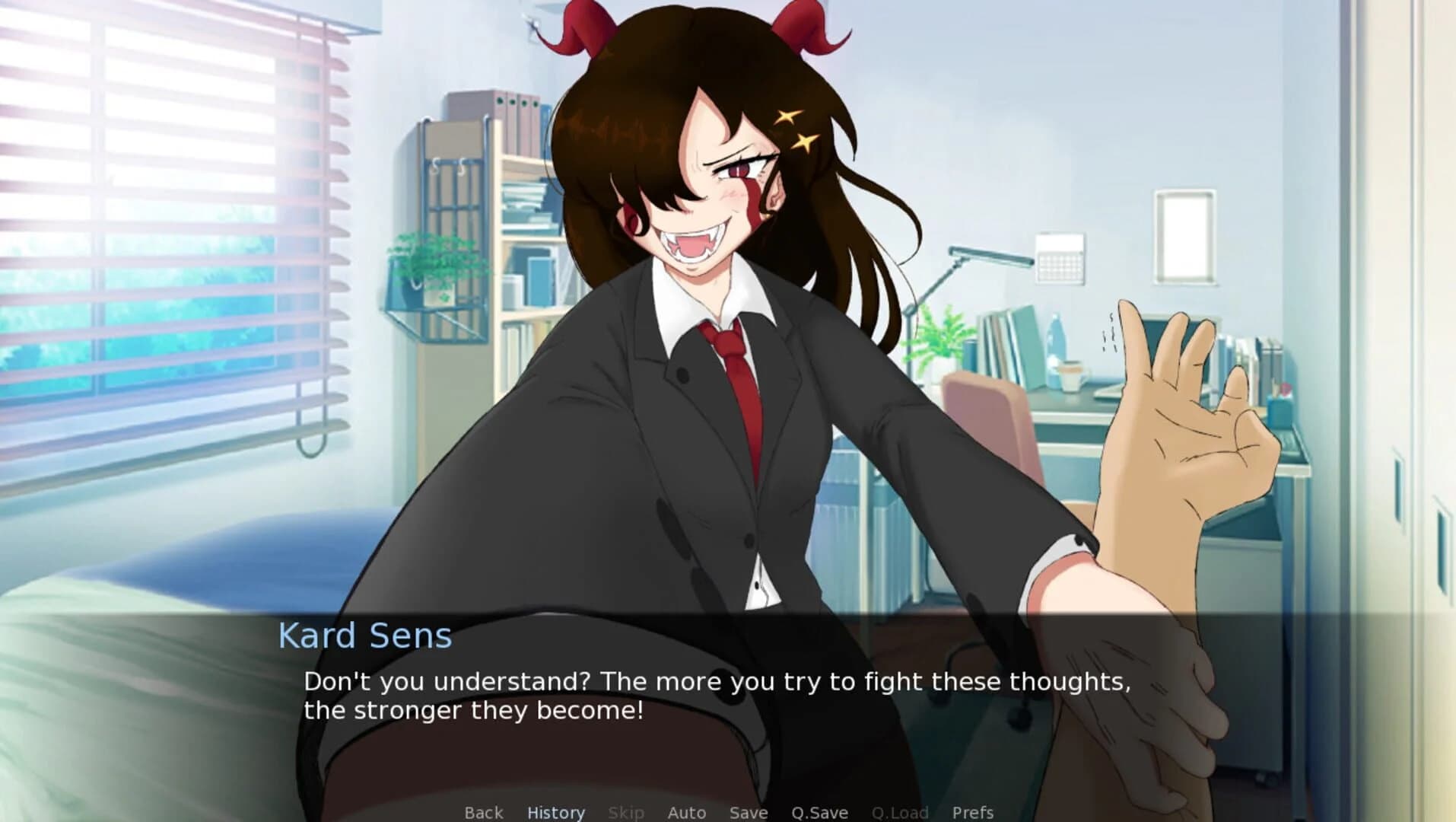Open the Save screen
The height and width of the screenshot is (822, 1456).
pos(748,812)
